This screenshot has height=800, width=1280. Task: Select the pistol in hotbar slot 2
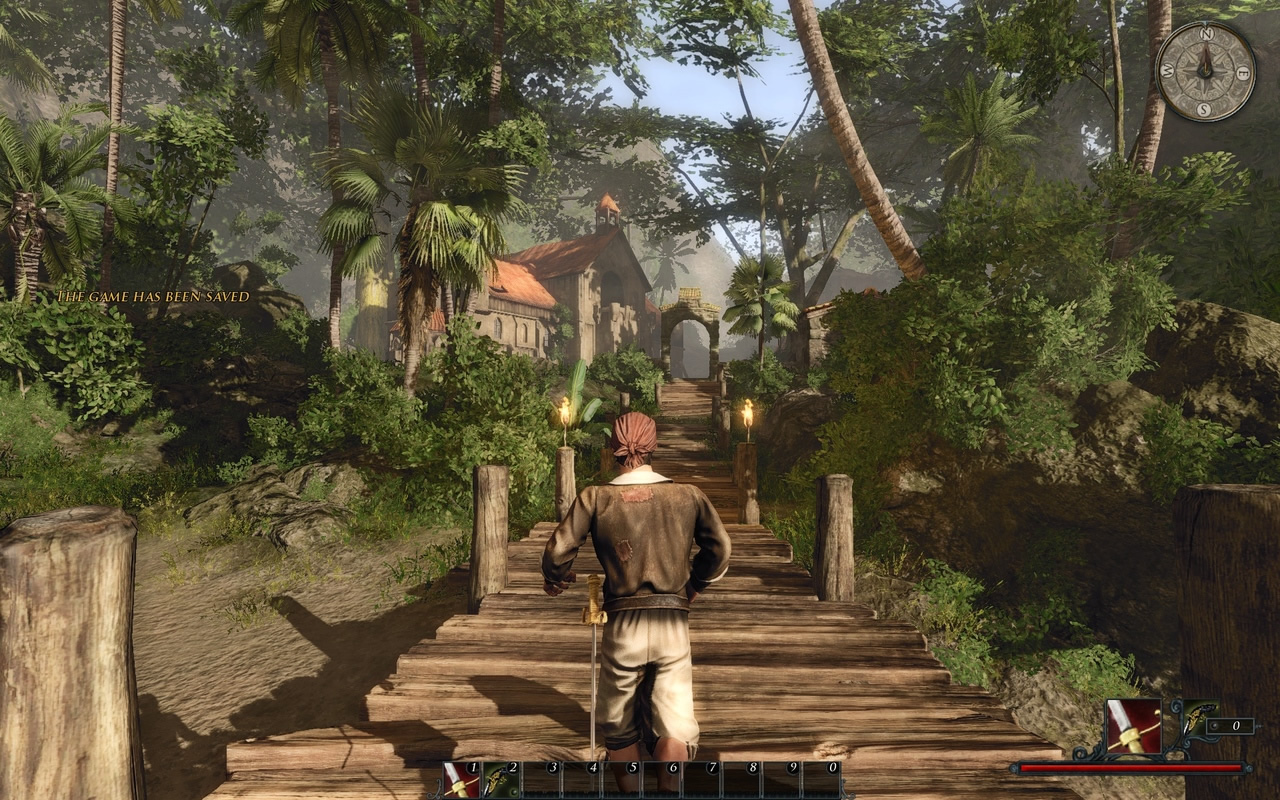[x=501, y=780]
